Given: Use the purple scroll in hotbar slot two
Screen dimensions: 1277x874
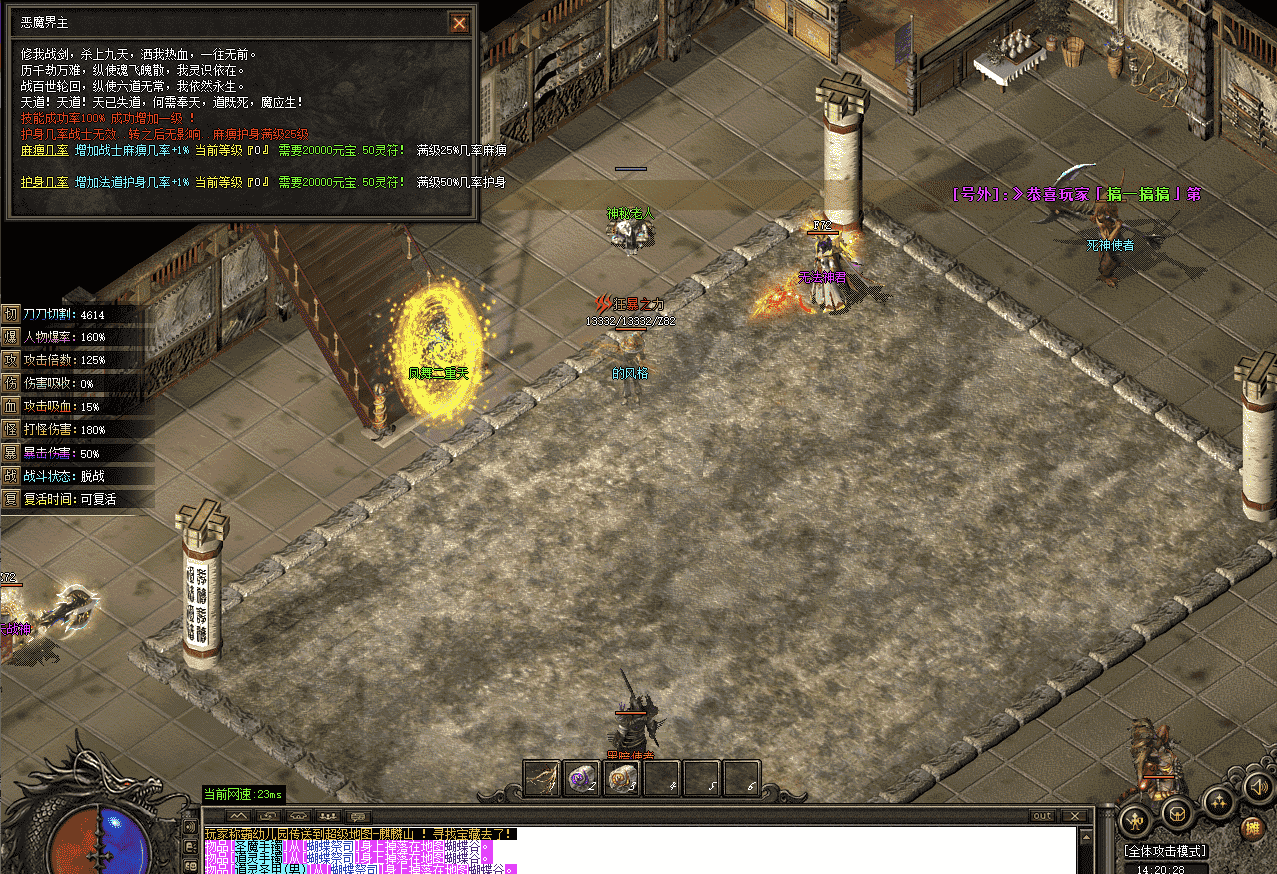Looking at the screenshot, I should (582, 779).
